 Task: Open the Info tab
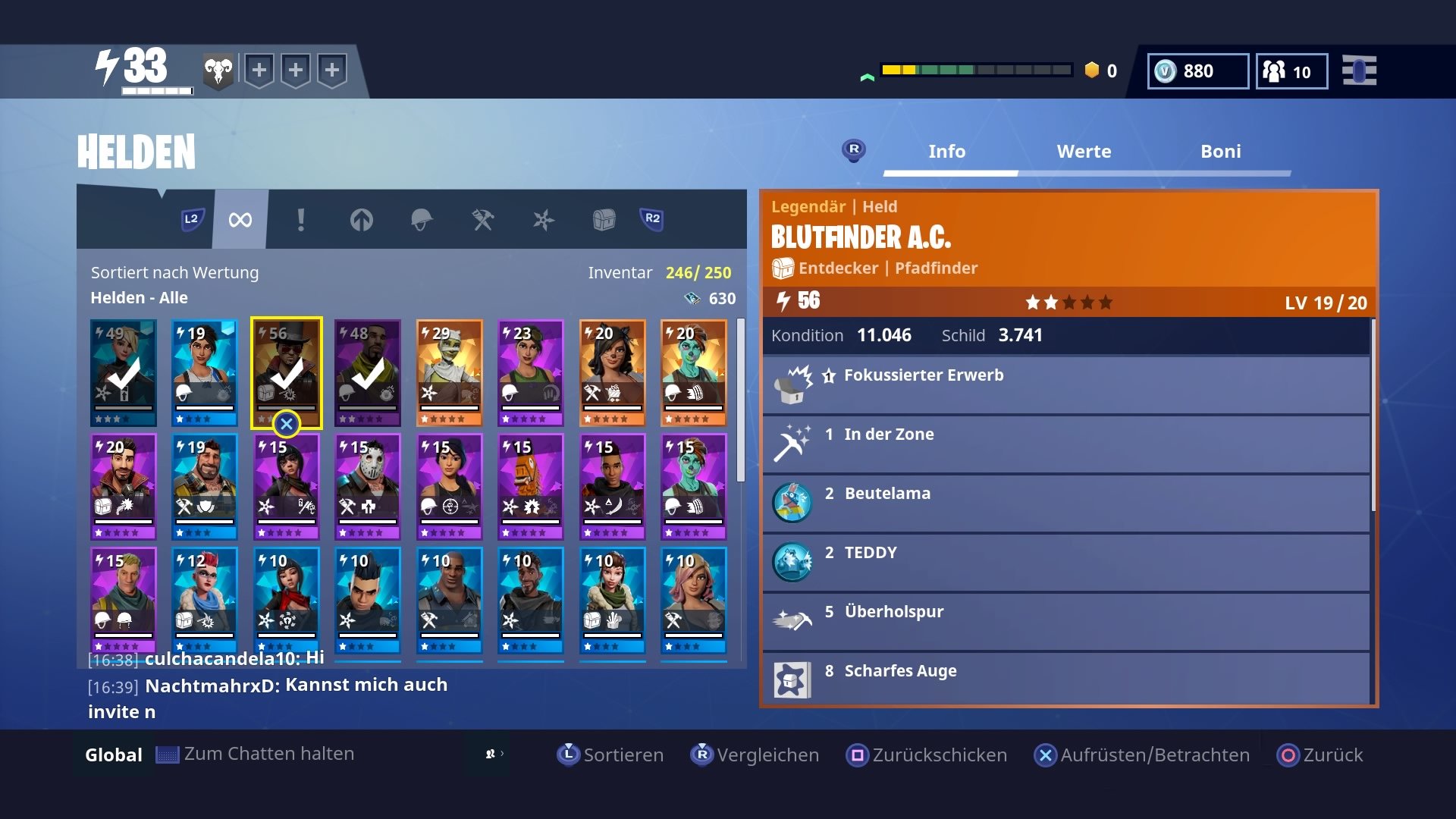coord(947,151)
